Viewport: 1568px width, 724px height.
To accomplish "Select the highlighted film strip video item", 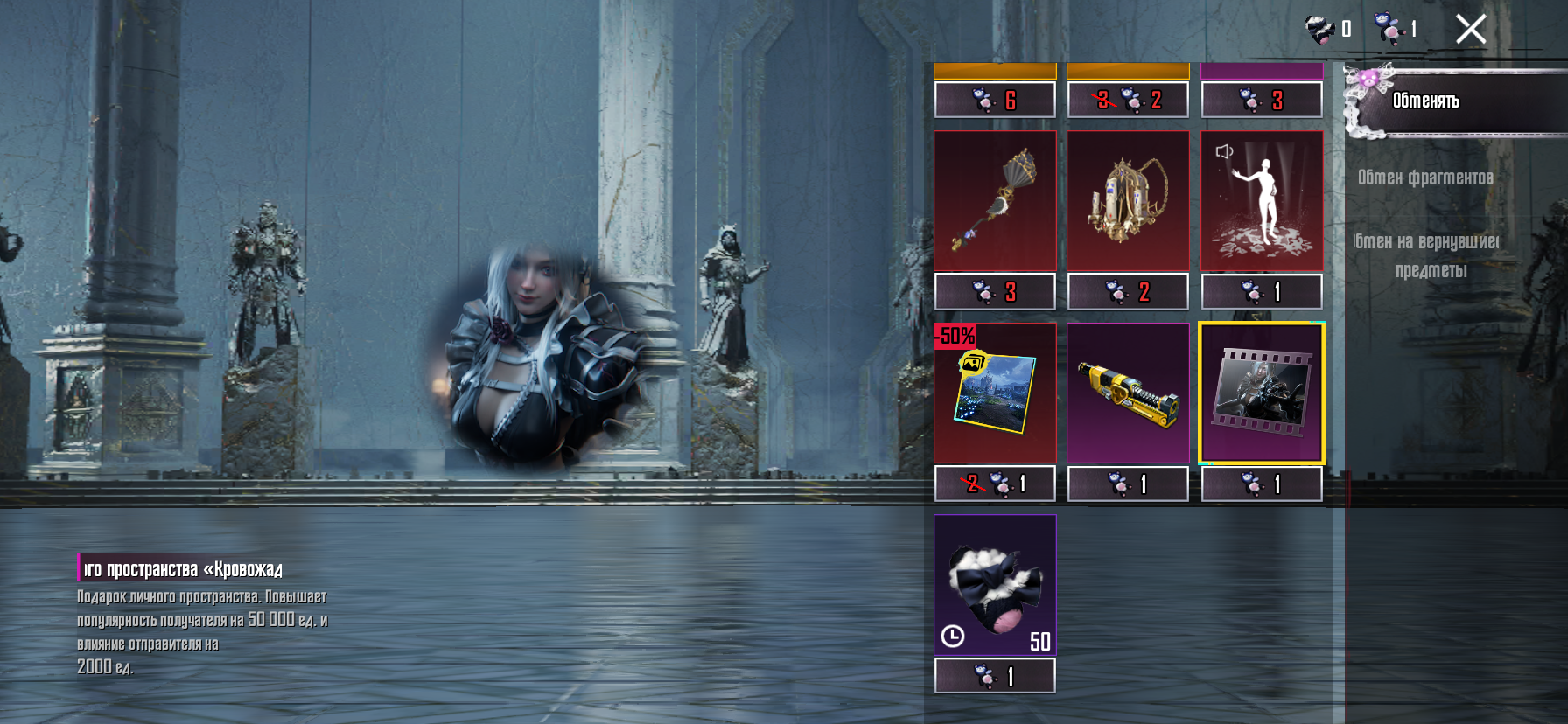I will pos(1261,393).
